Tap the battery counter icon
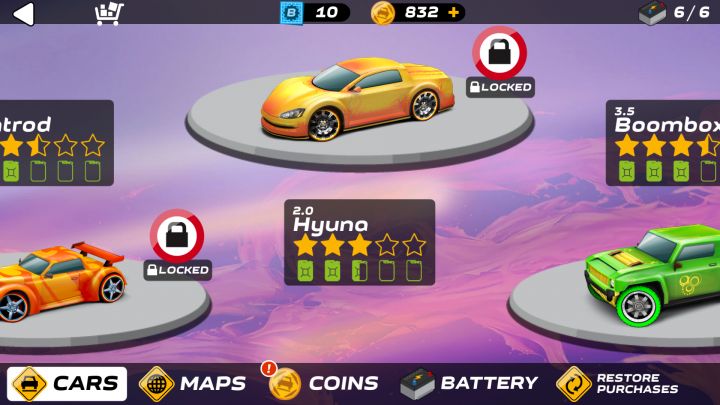The image size is (720, 405). 652,13
